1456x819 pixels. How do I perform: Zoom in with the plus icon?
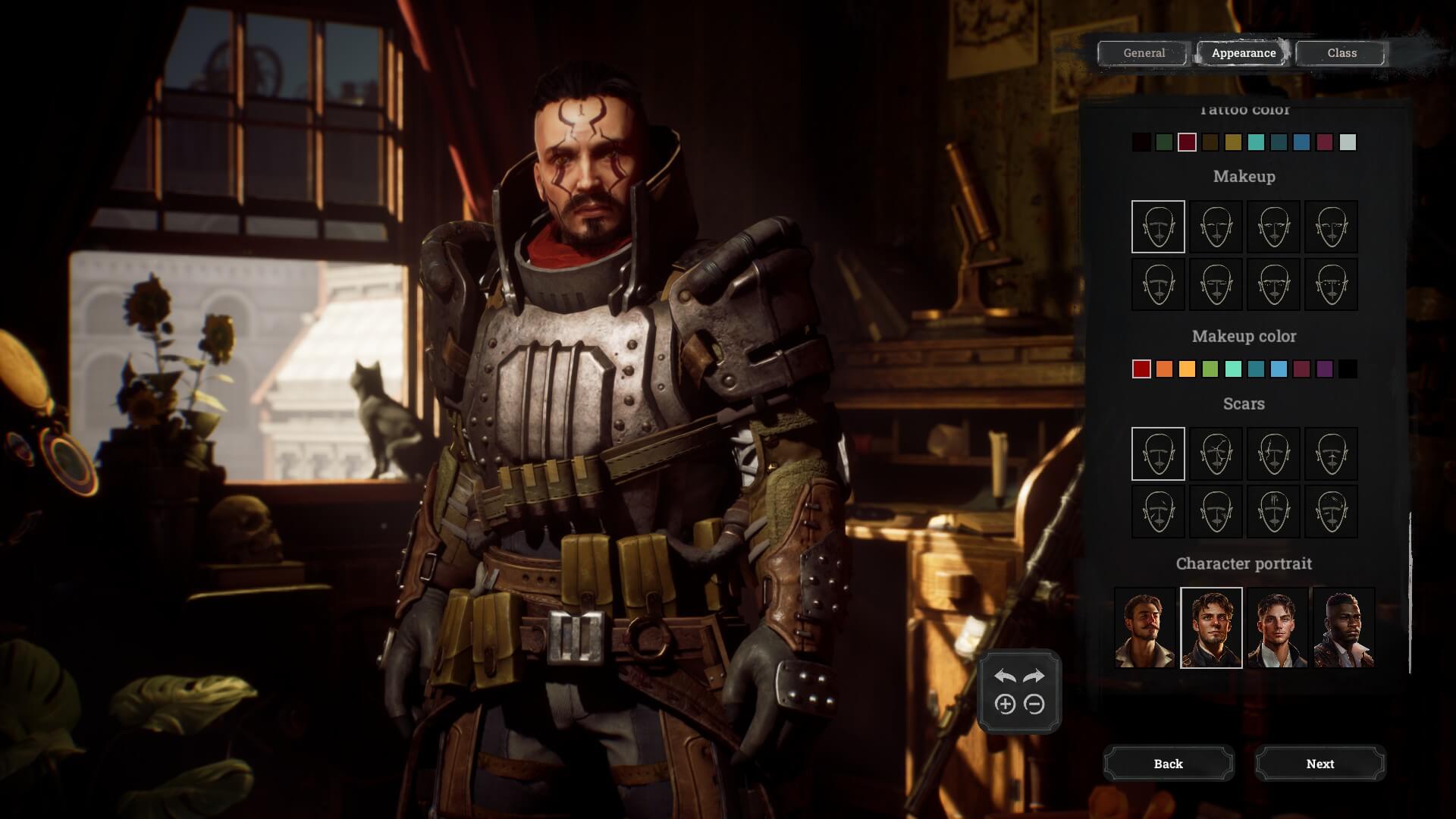pos(1005,704)
